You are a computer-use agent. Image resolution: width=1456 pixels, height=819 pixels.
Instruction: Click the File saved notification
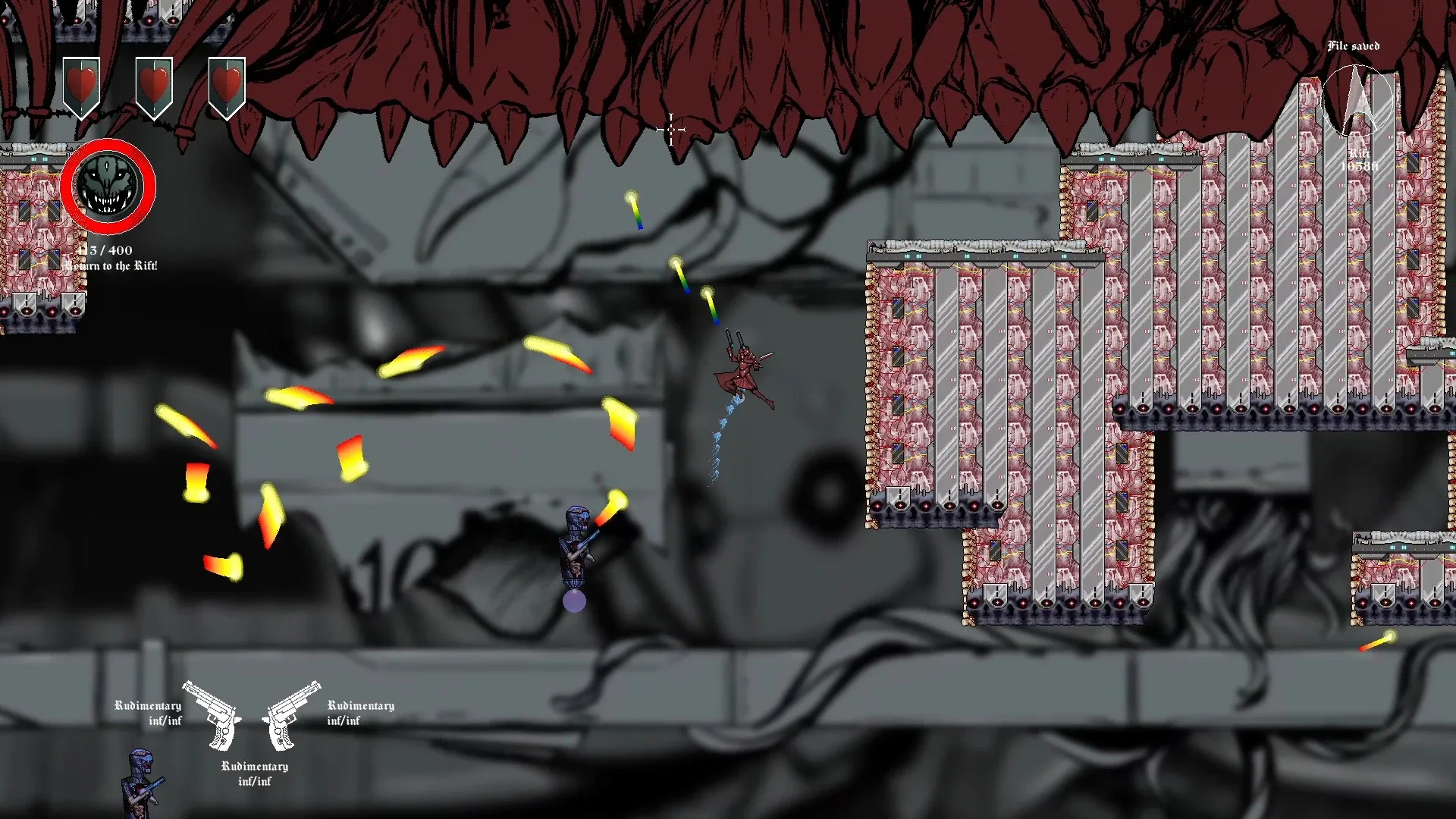[x=1354, y=46]
